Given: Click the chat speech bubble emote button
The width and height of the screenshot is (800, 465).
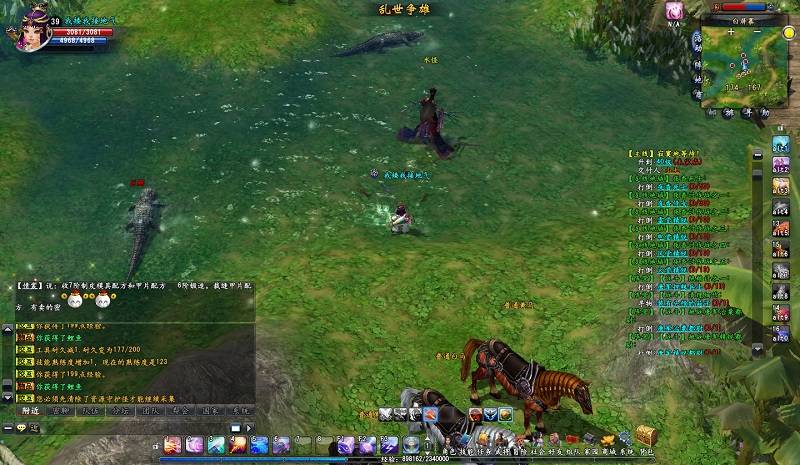Looking at the screenshot, I should (20, 428).
